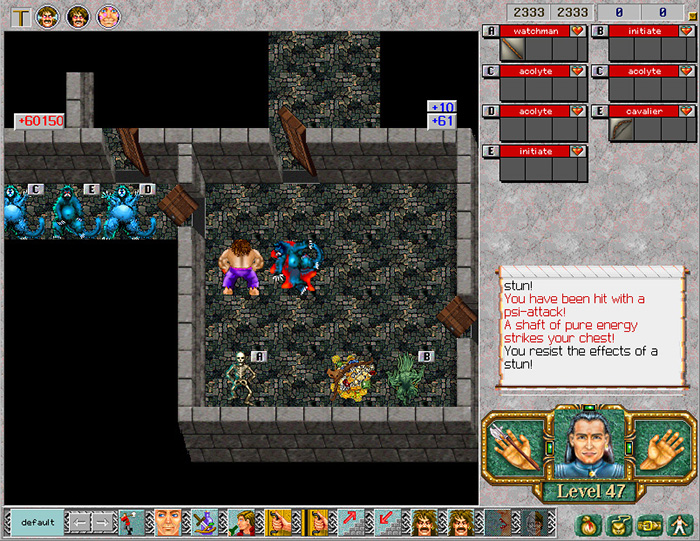
Task: Click the cavalier's bow item slot
Action: (622, 129)
